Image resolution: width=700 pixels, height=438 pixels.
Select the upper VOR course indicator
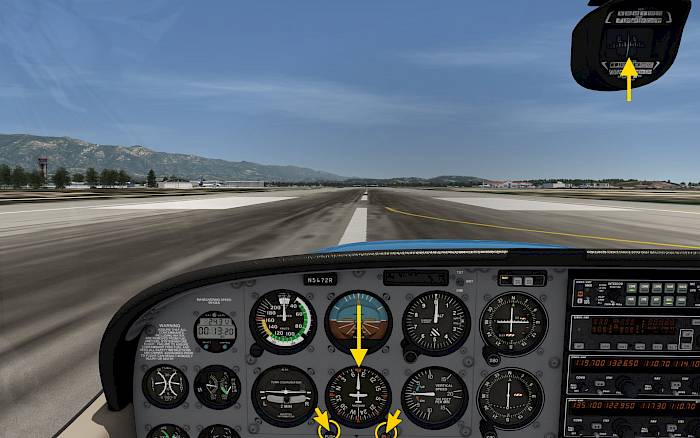[x=513, y=323]
